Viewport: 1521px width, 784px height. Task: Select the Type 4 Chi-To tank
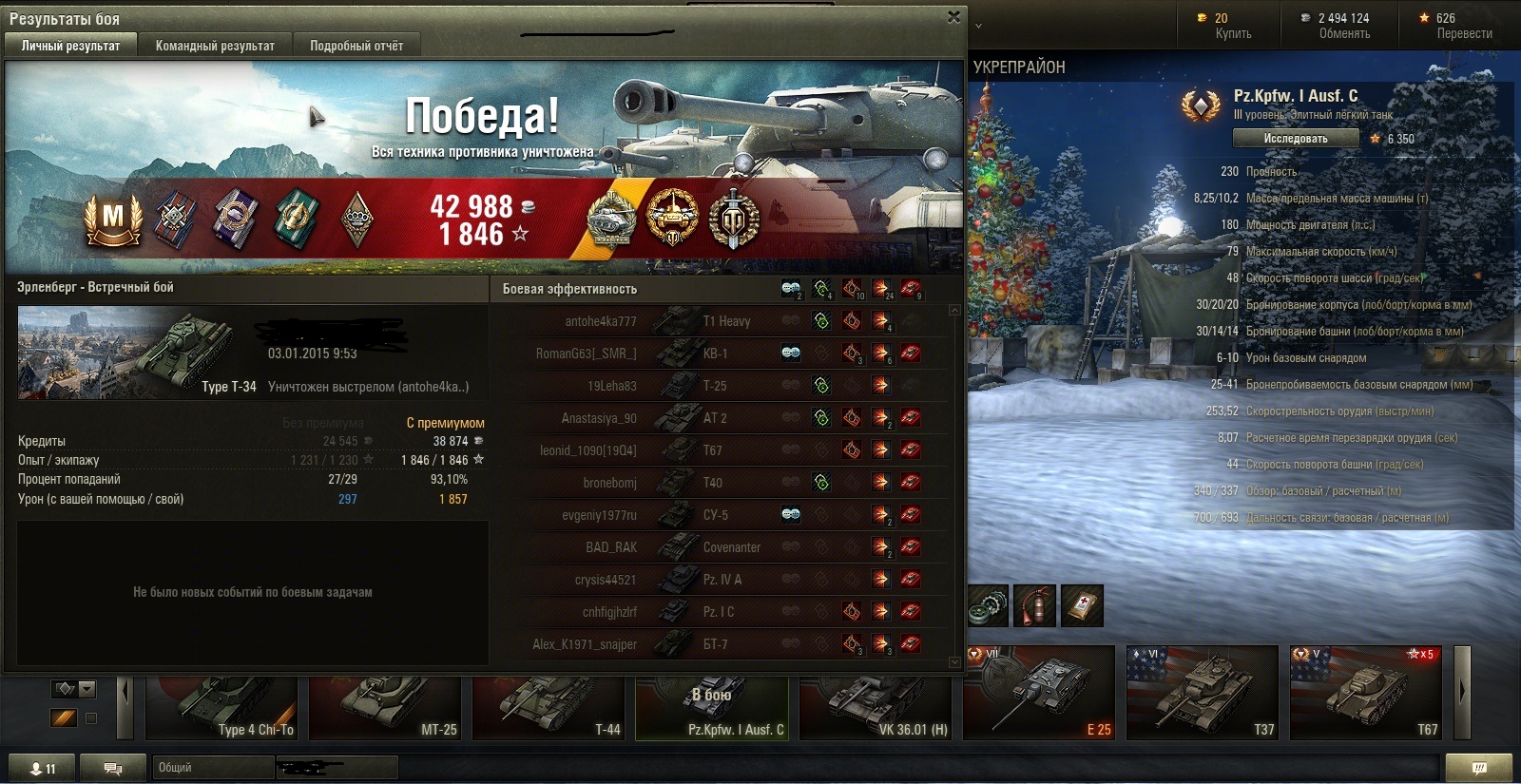tap(223, 708)
